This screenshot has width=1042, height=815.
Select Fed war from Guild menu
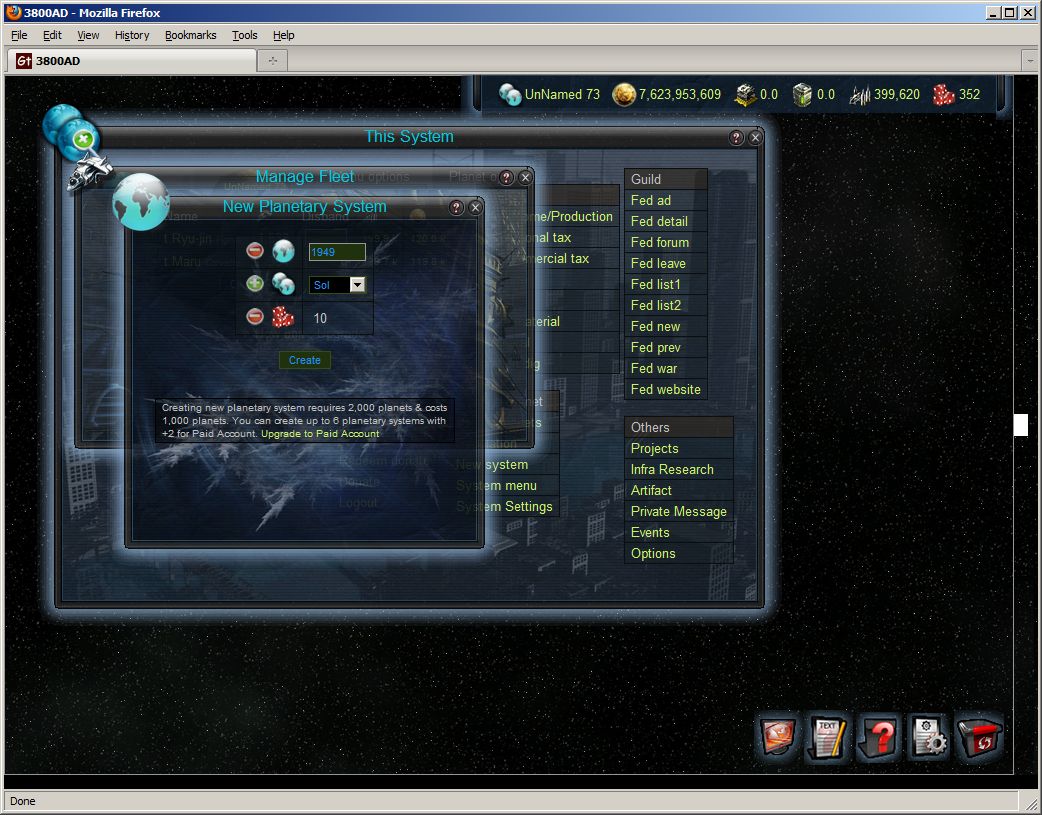click(x=654, y=368)
